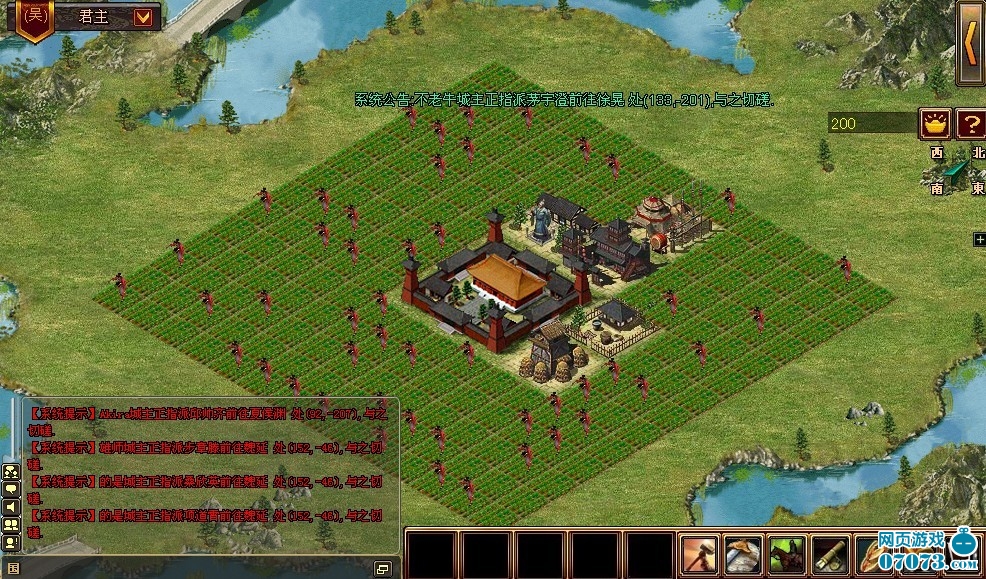Click the green compass direction indicator
The height and width of the screenshot is (579, 986).
pyautogui.click(x=957, y=171)
